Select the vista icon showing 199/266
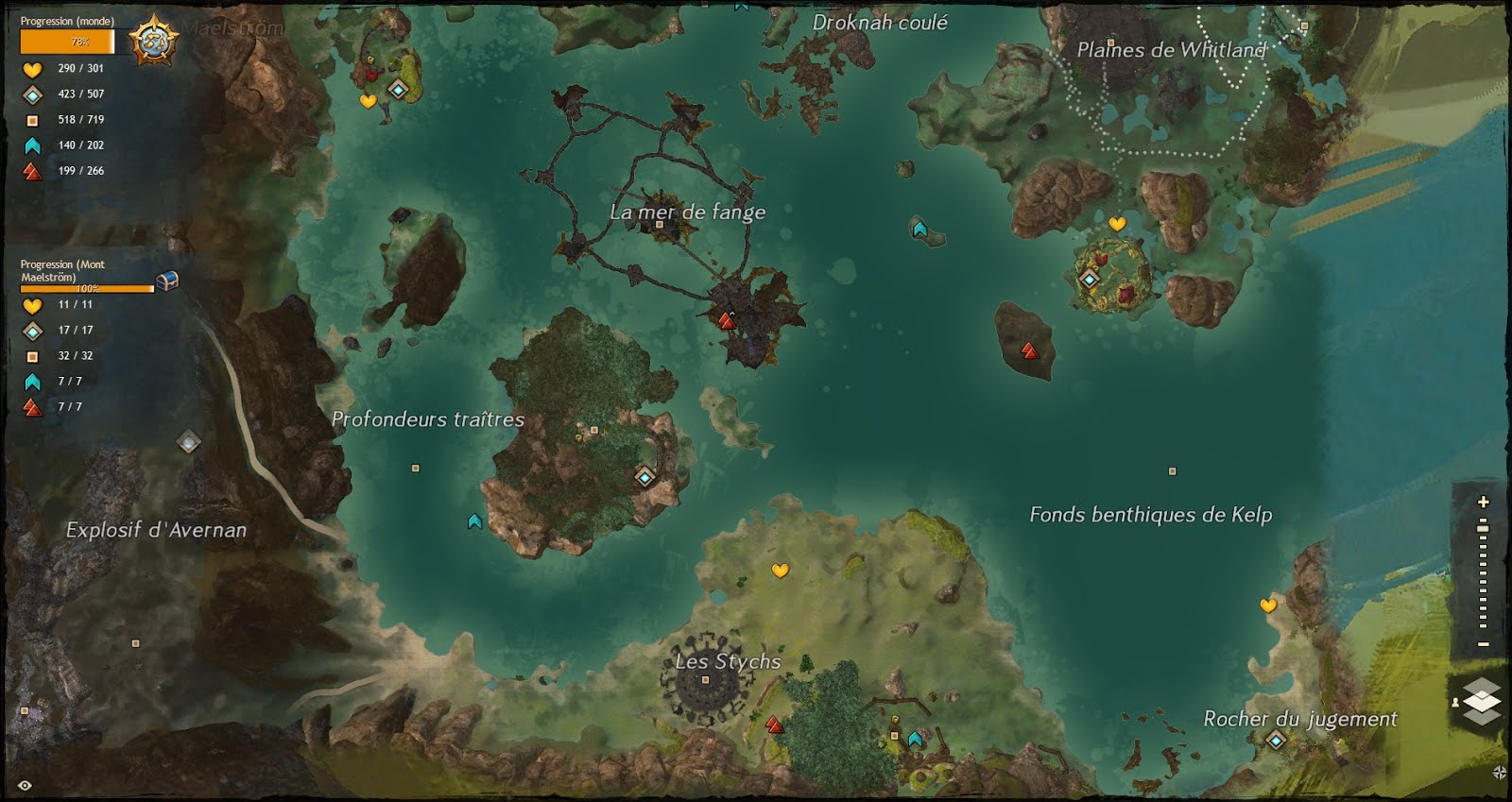 coord(31,171)
